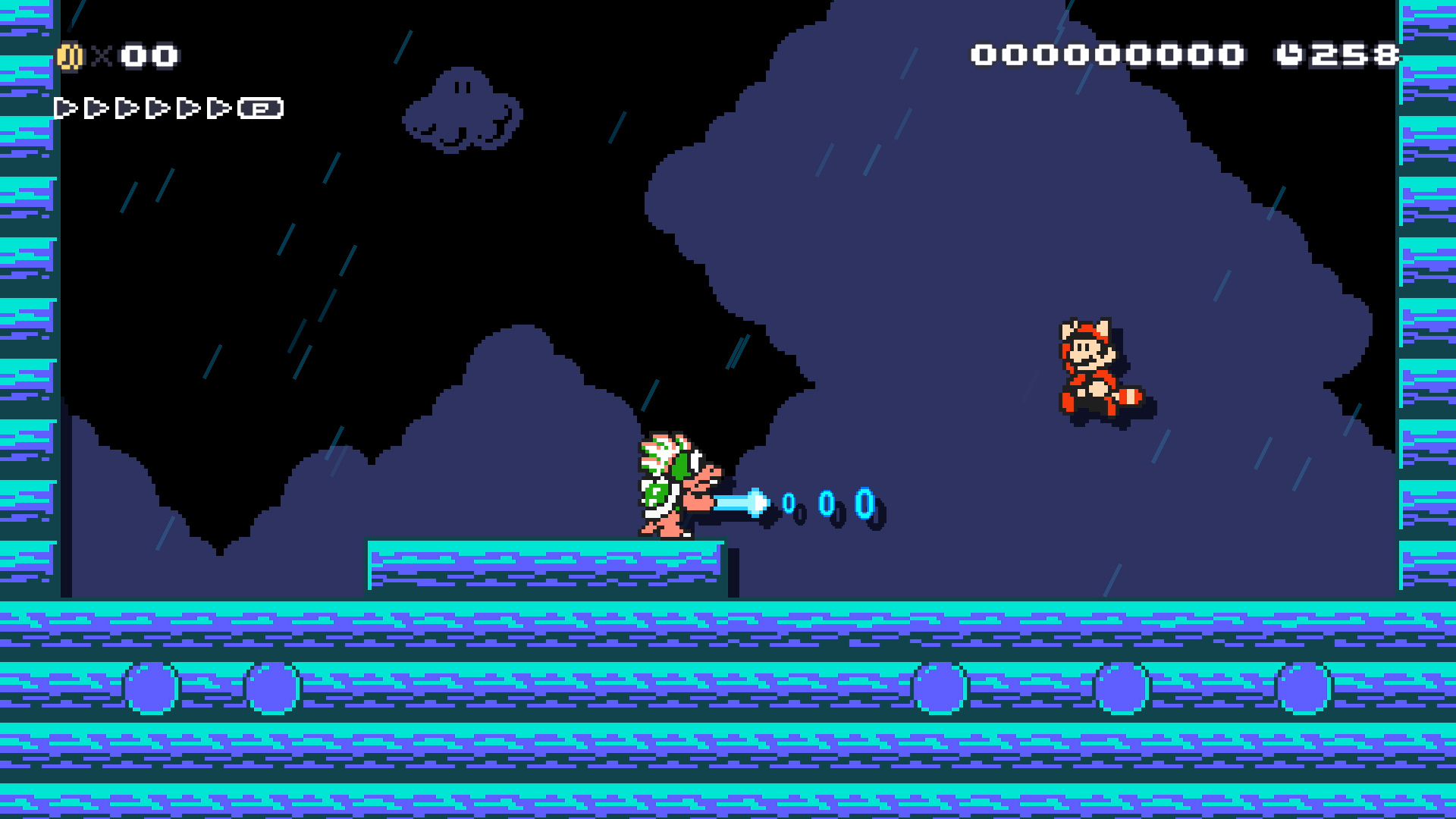Click the timer showing 258
Screen dimensions: 1456x819
[1361, 54]
